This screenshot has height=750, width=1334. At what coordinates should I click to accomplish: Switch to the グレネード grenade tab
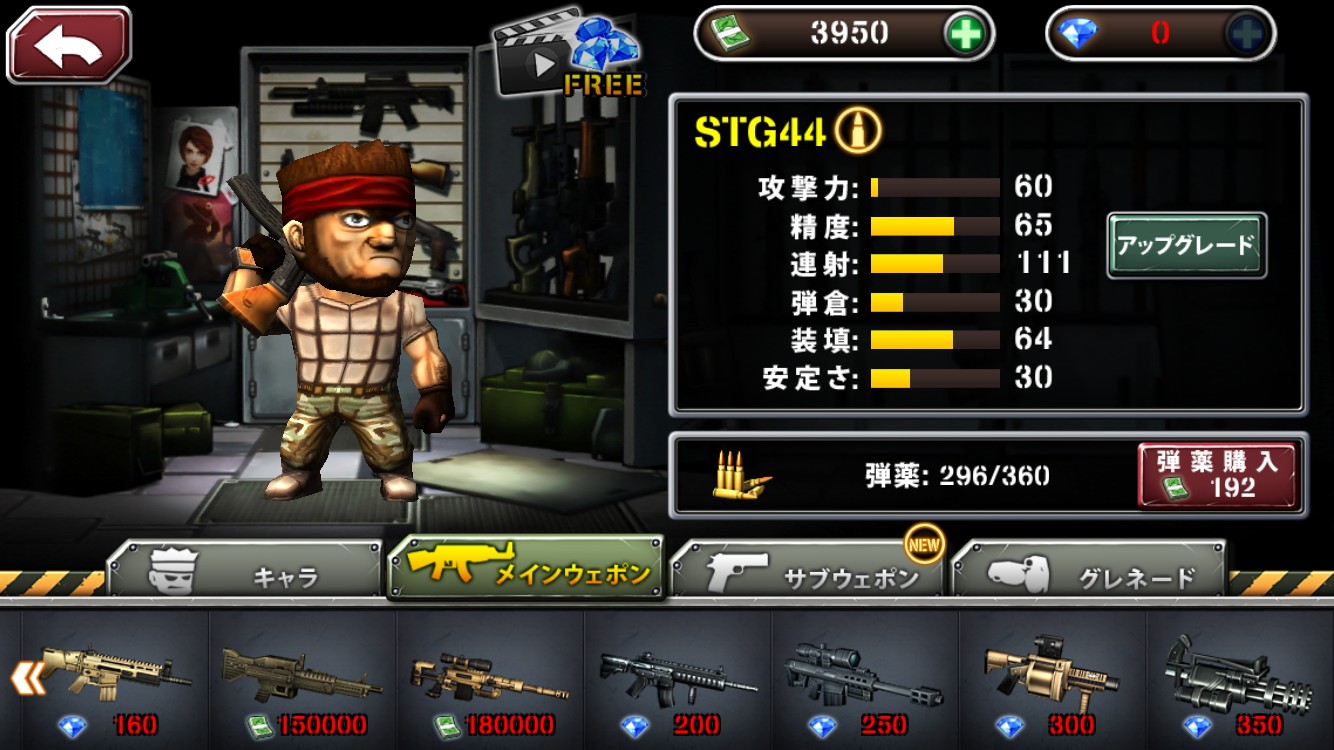coord(1089,573)
